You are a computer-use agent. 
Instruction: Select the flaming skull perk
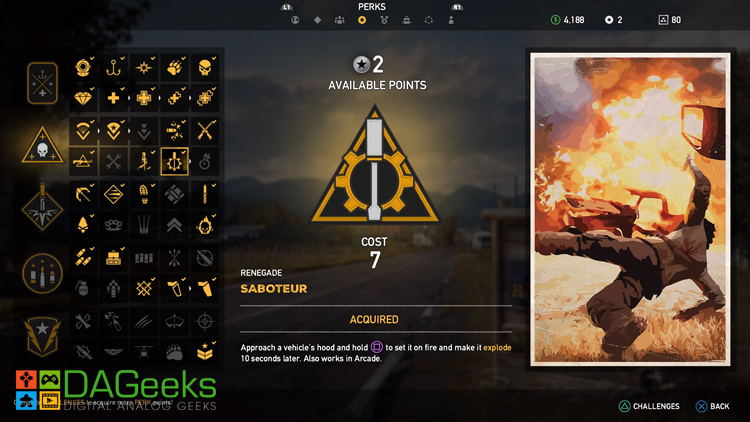coord(205,223)
